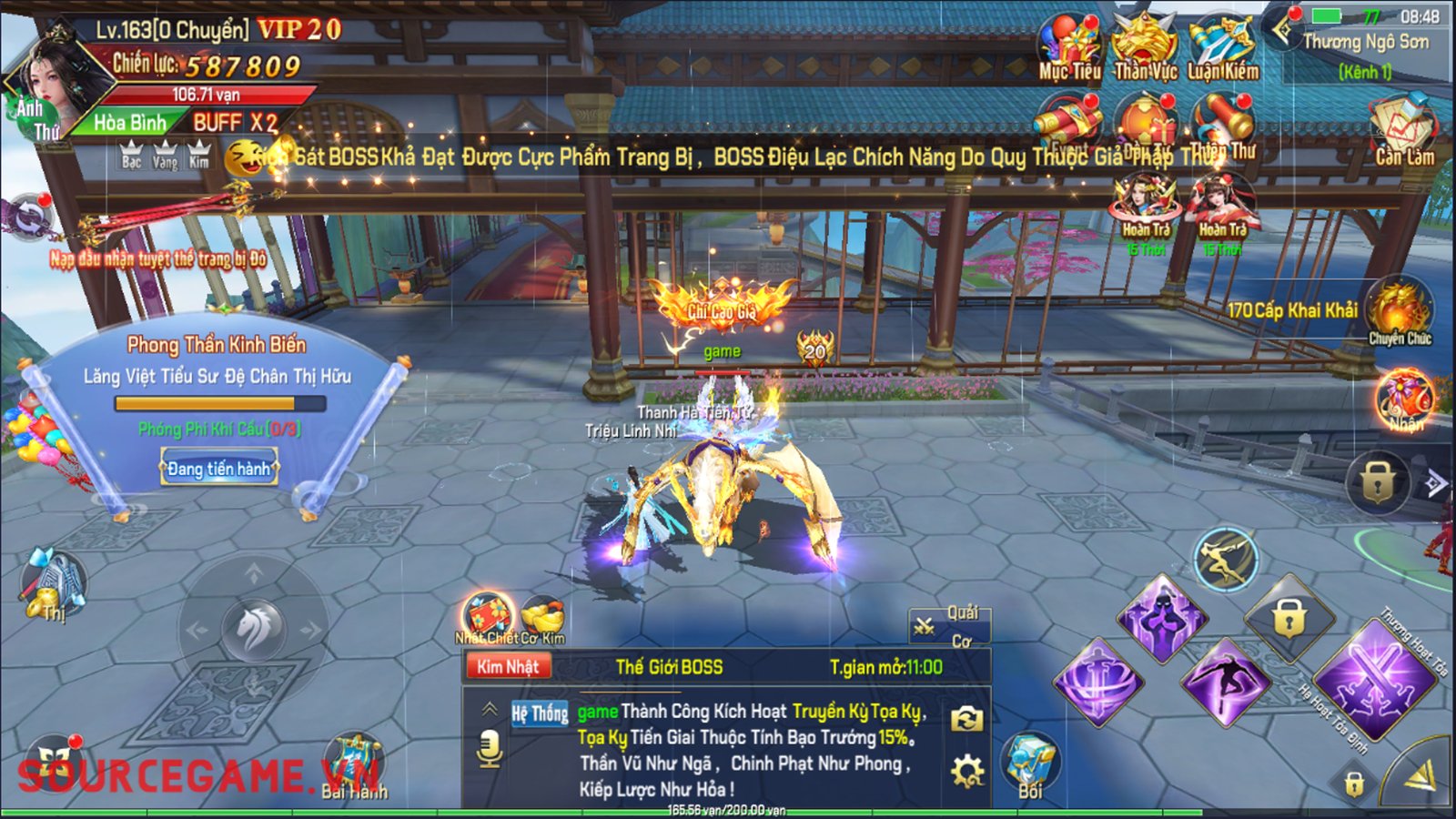Toggle Hòa Bình peace mode
1456x819 pixels.
[130, 123]
